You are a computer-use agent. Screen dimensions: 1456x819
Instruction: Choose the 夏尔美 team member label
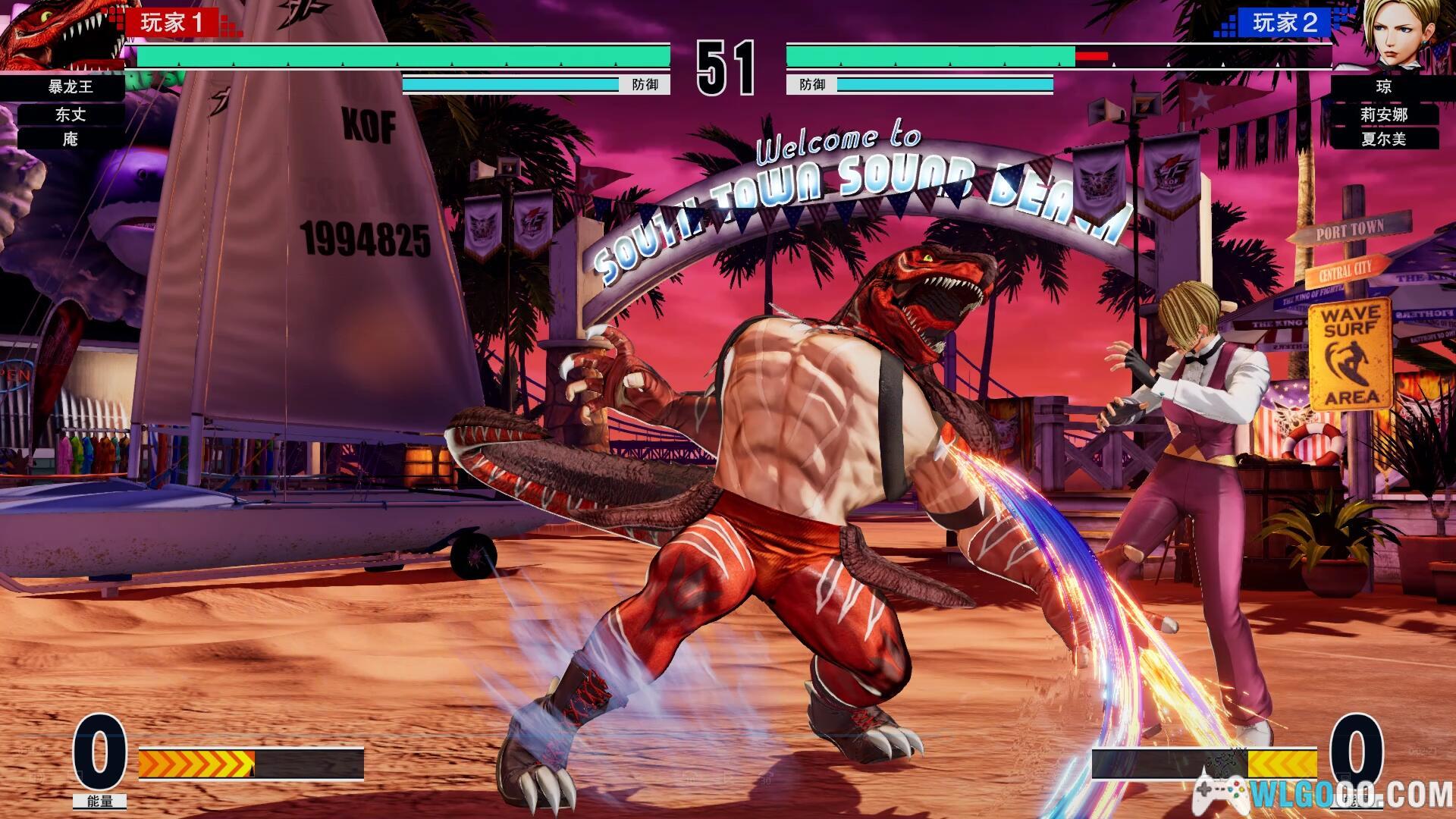pyautogui.click(x=1384, y=139)
